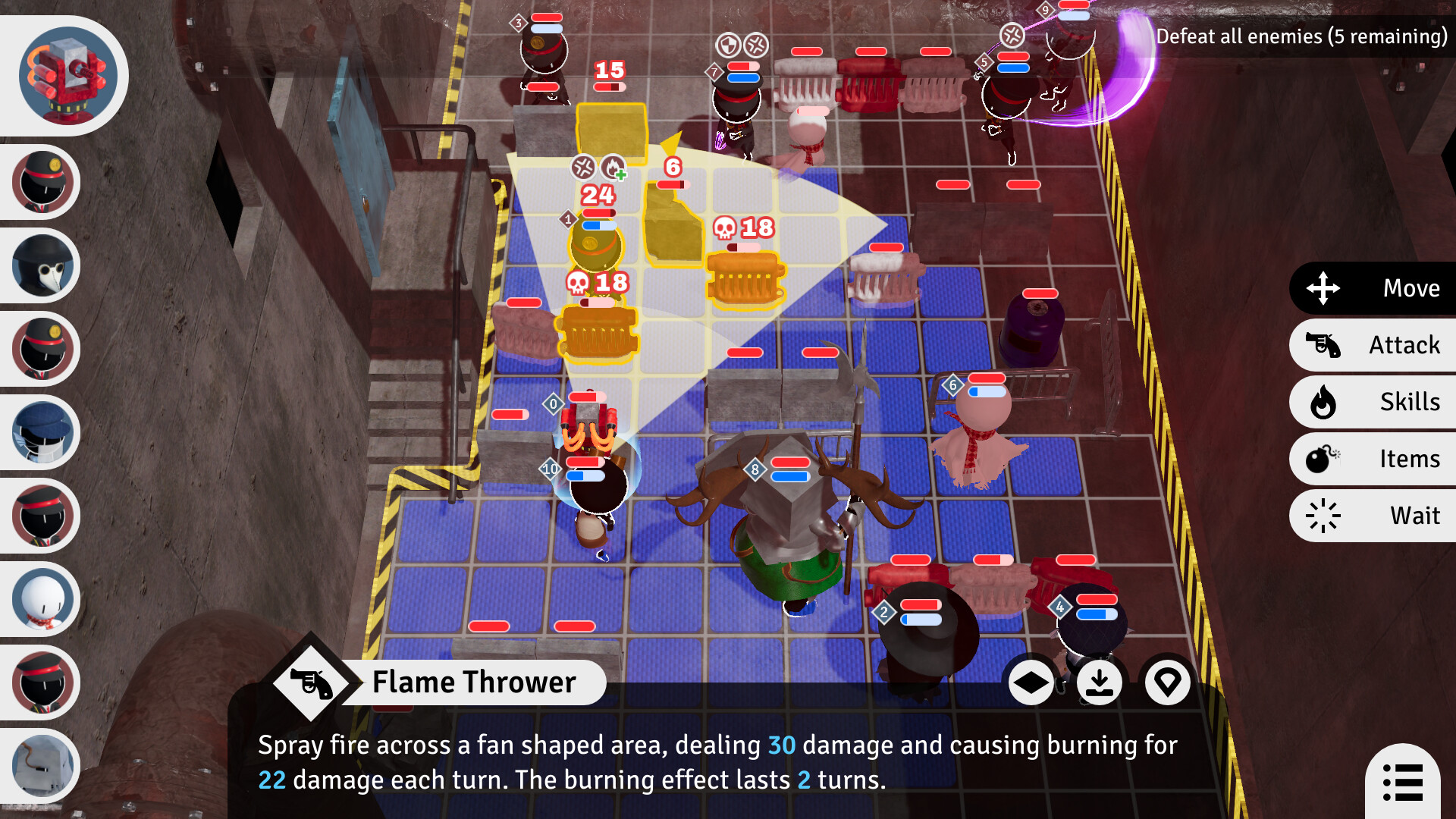Click the Flame Thrower skill label
Image resolution: width=1456 pixels, height=819 pixels.
474,682
